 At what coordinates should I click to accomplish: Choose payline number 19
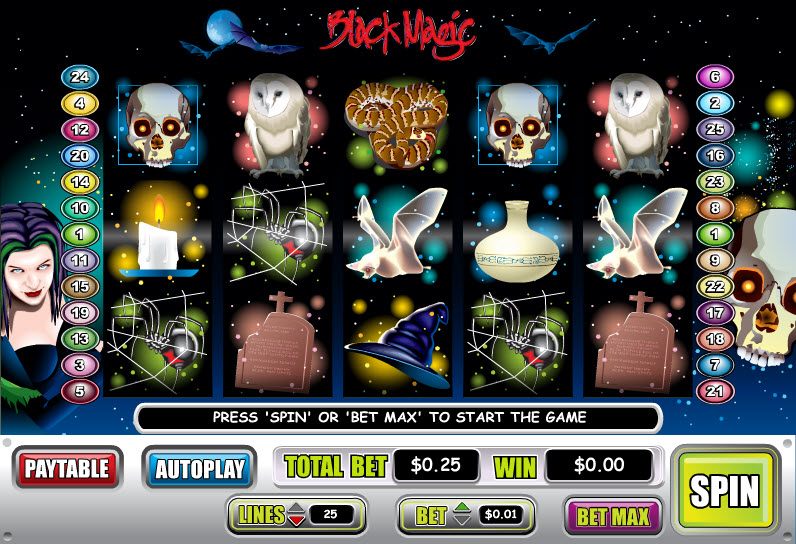77,313
